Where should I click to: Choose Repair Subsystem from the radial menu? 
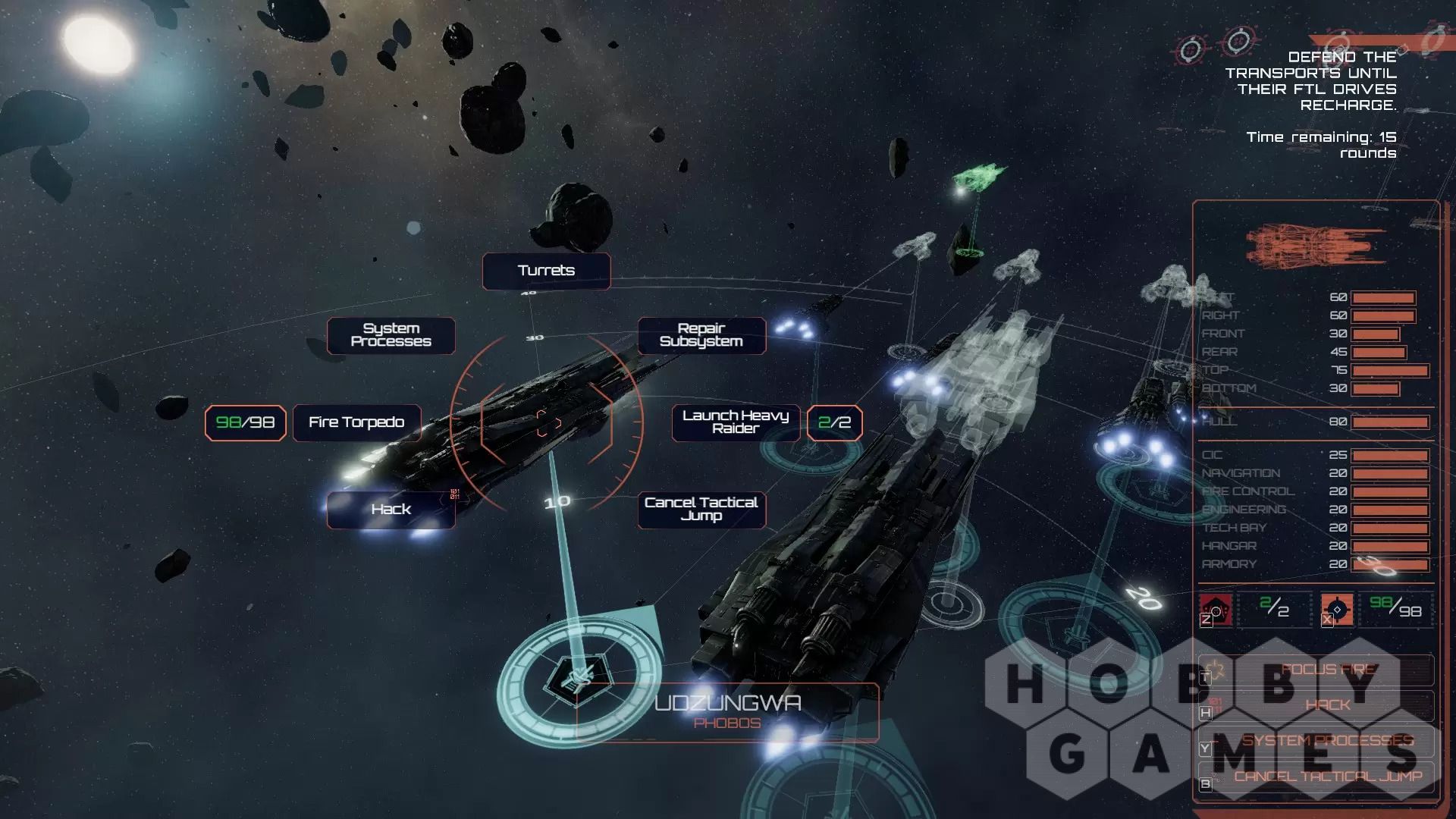(701, 335)
